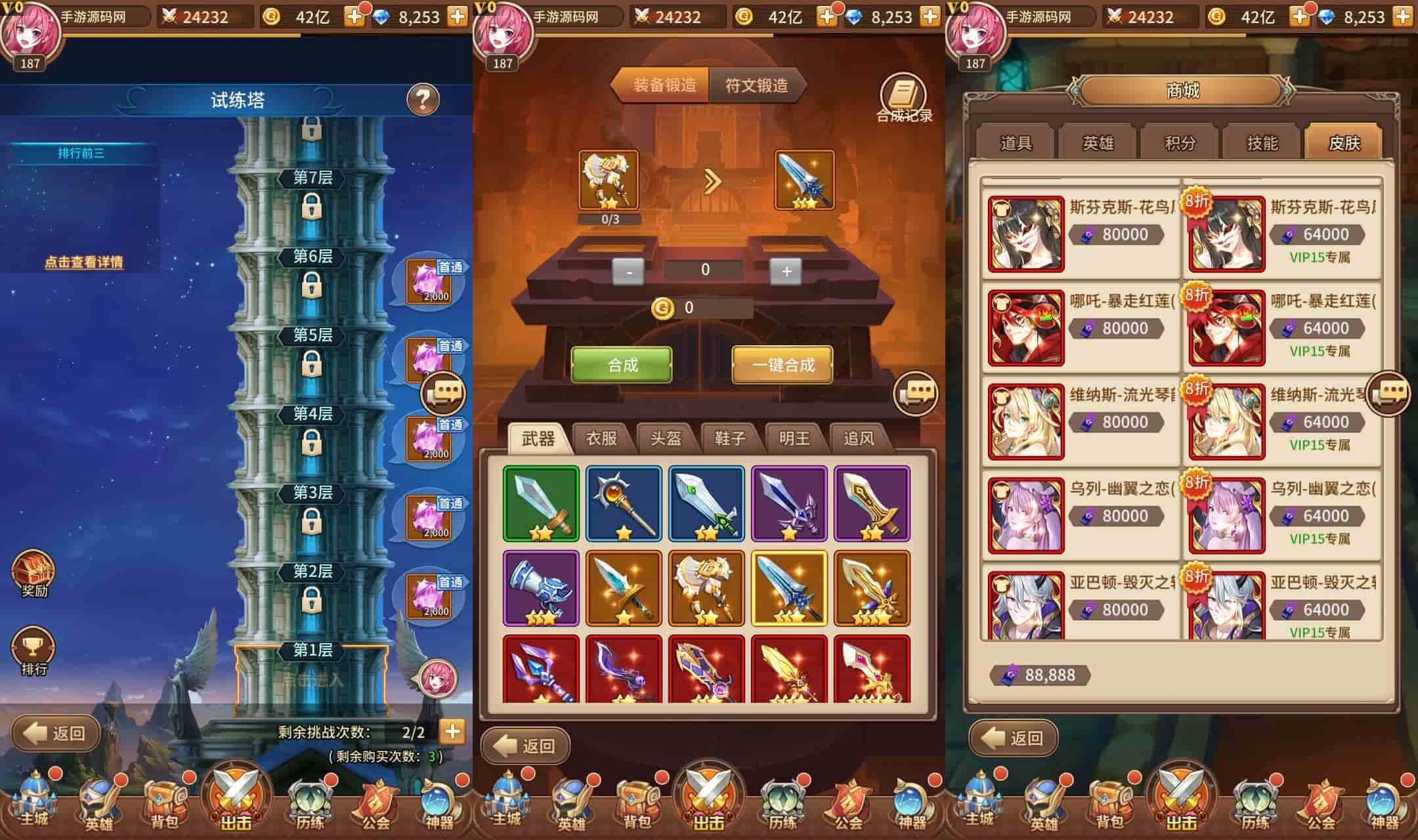Switch the shop to the 道具 items tab

point(1016,143)
